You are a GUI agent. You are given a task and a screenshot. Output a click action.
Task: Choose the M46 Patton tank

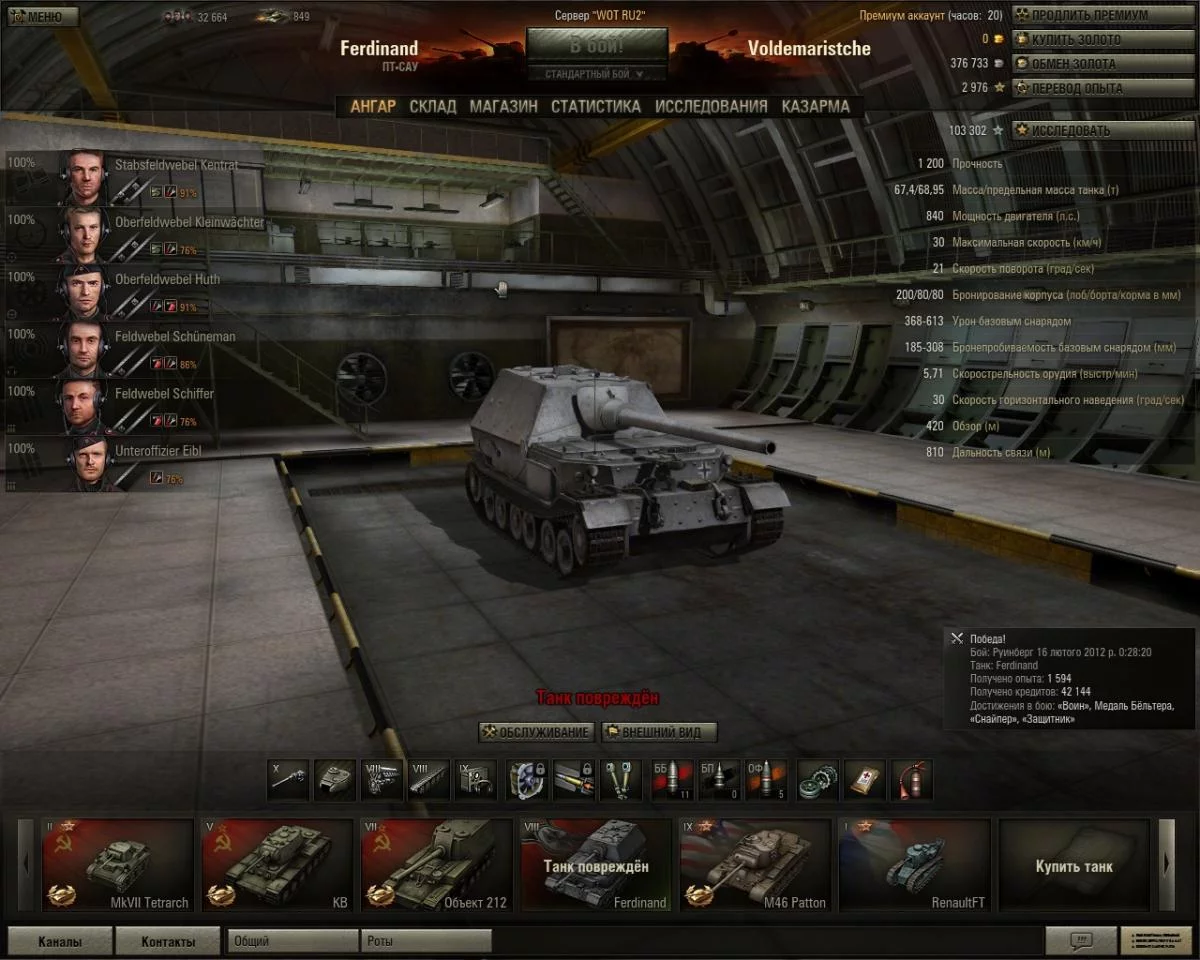click(x=755, y=866)
